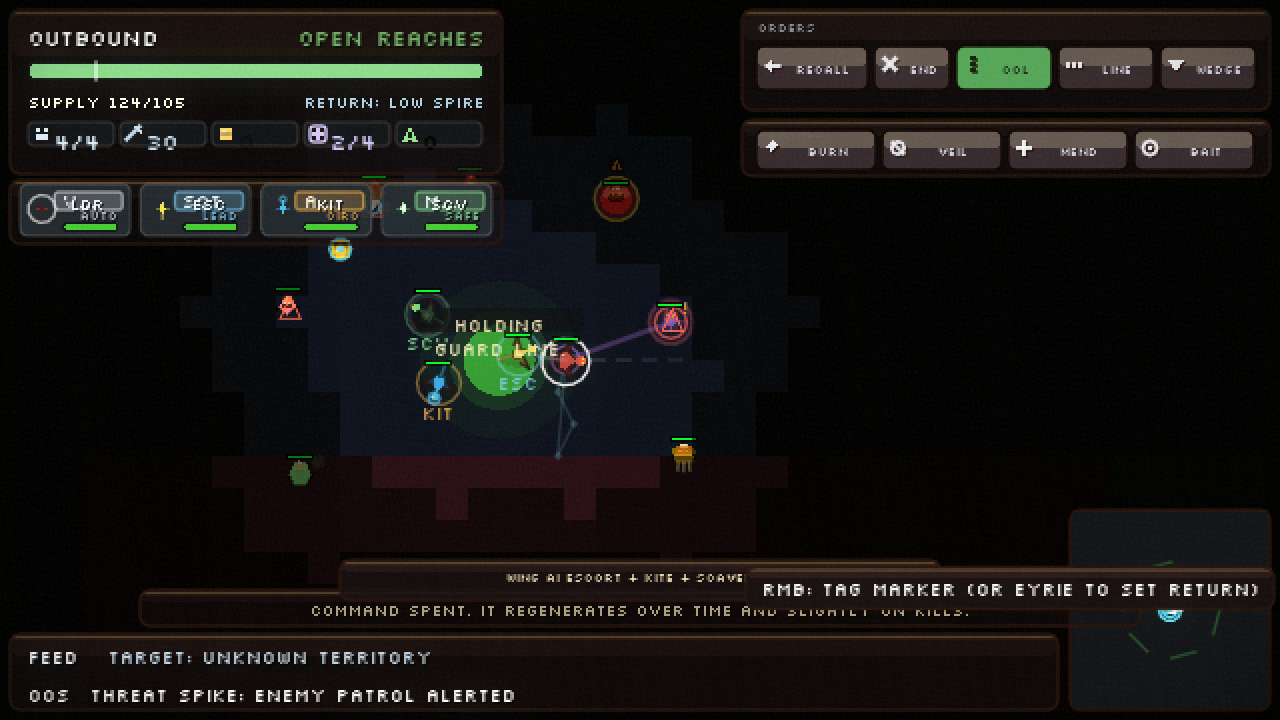Activate the MEND order
This screenshot has height=720, width=1280.
[x=1068, y=148]
